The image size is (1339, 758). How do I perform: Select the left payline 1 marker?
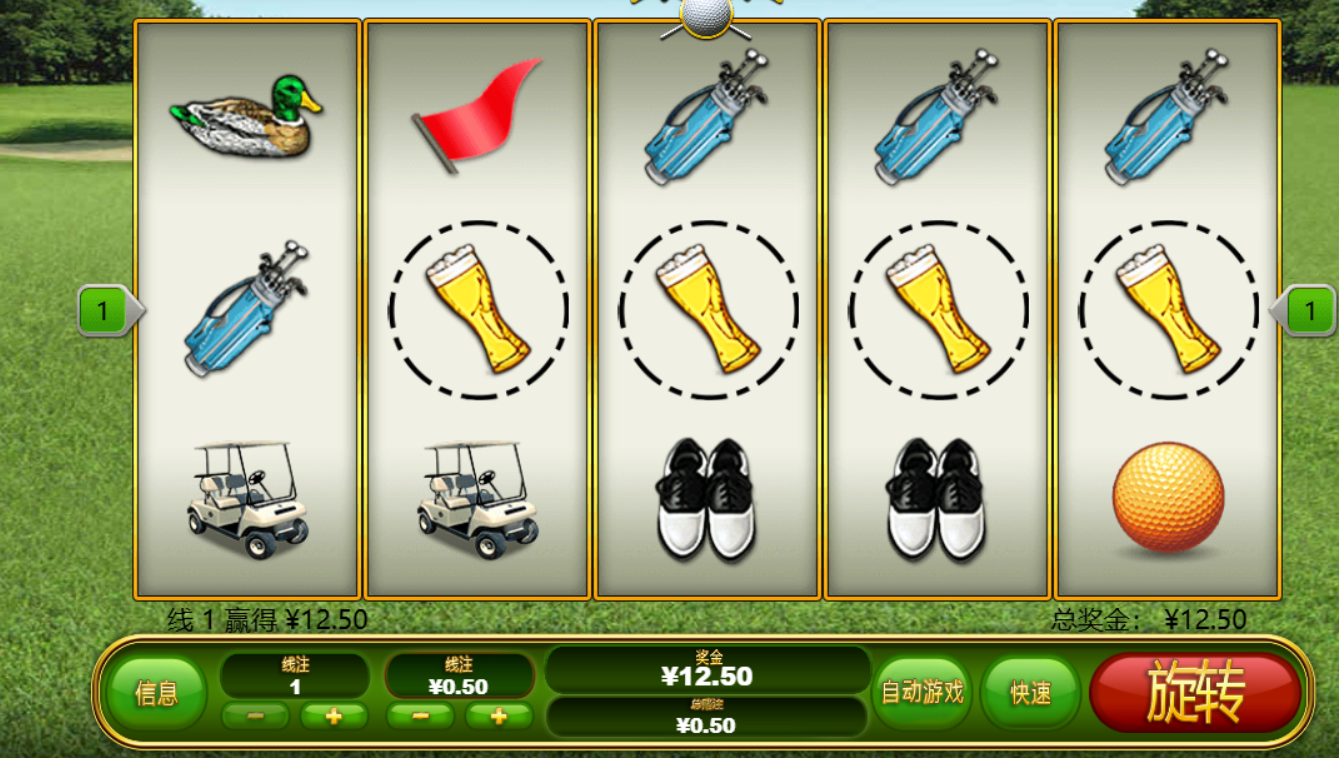(104, 311)
